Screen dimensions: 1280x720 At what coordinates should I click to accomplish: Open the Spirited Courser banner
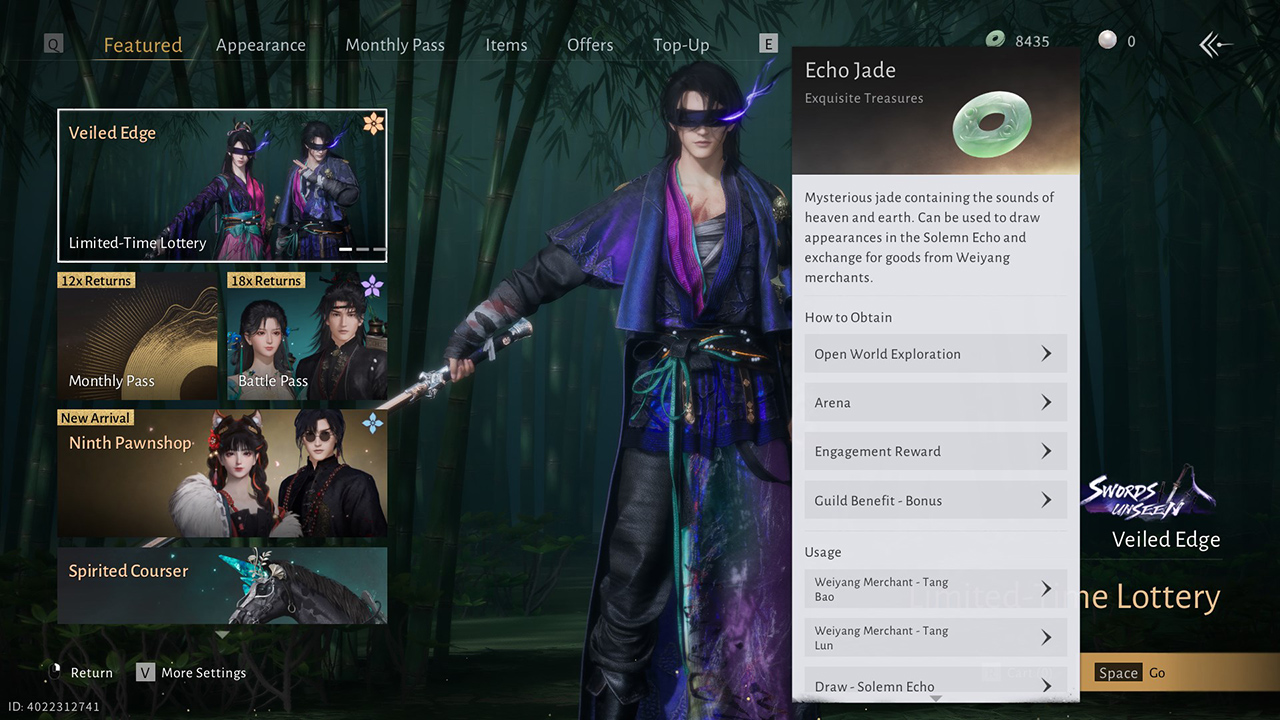[222, 586]
